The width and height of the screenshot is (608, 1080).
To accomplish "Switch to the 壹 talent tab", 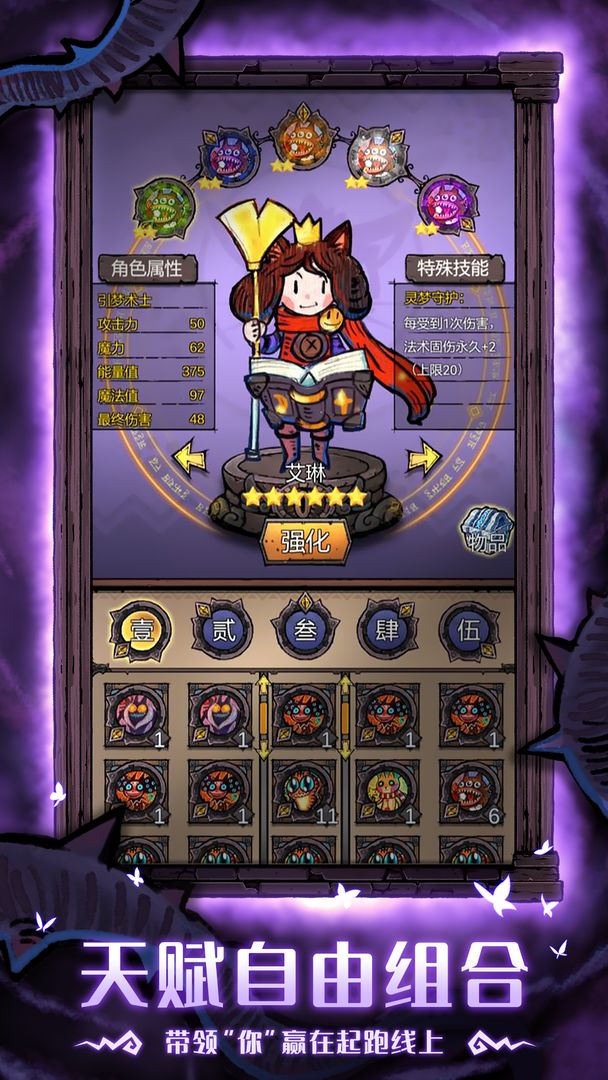I will point(138,629).
